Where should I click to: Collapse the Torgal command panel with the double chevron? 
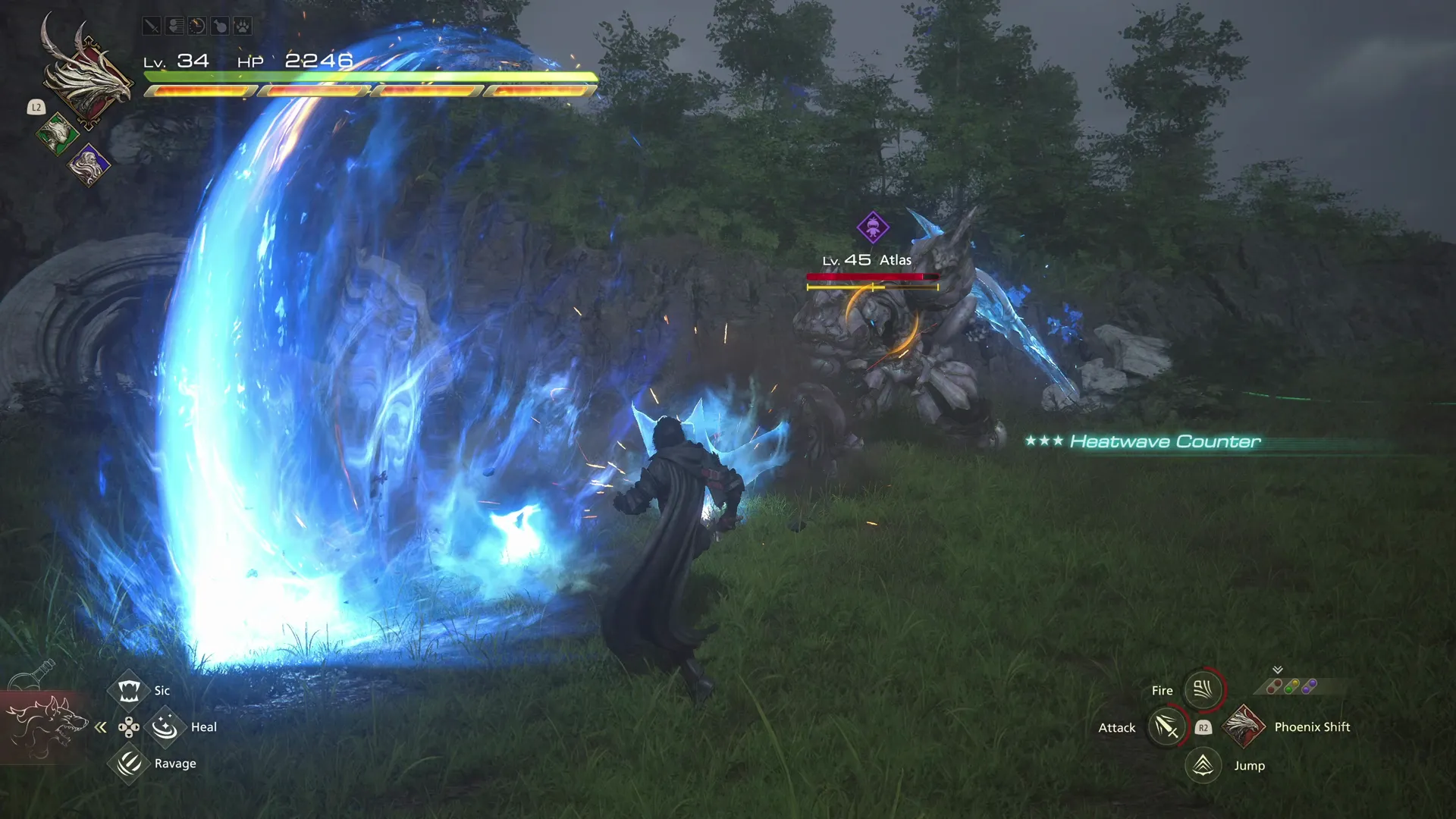[x=100, y=726]
